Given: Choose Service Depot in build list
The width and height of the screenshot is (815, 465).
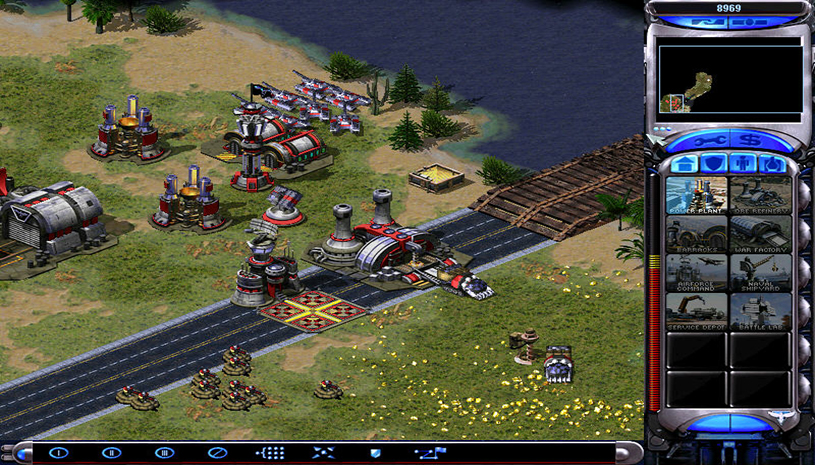Looking at the screenshot, I should pos(696,311).
